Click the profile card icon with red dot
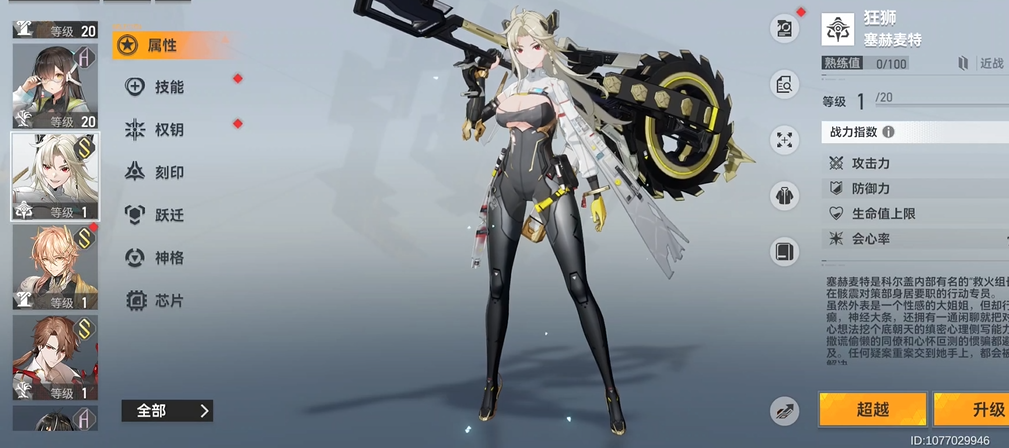The height and width of the screenshot is (448, 1009). 785,28
